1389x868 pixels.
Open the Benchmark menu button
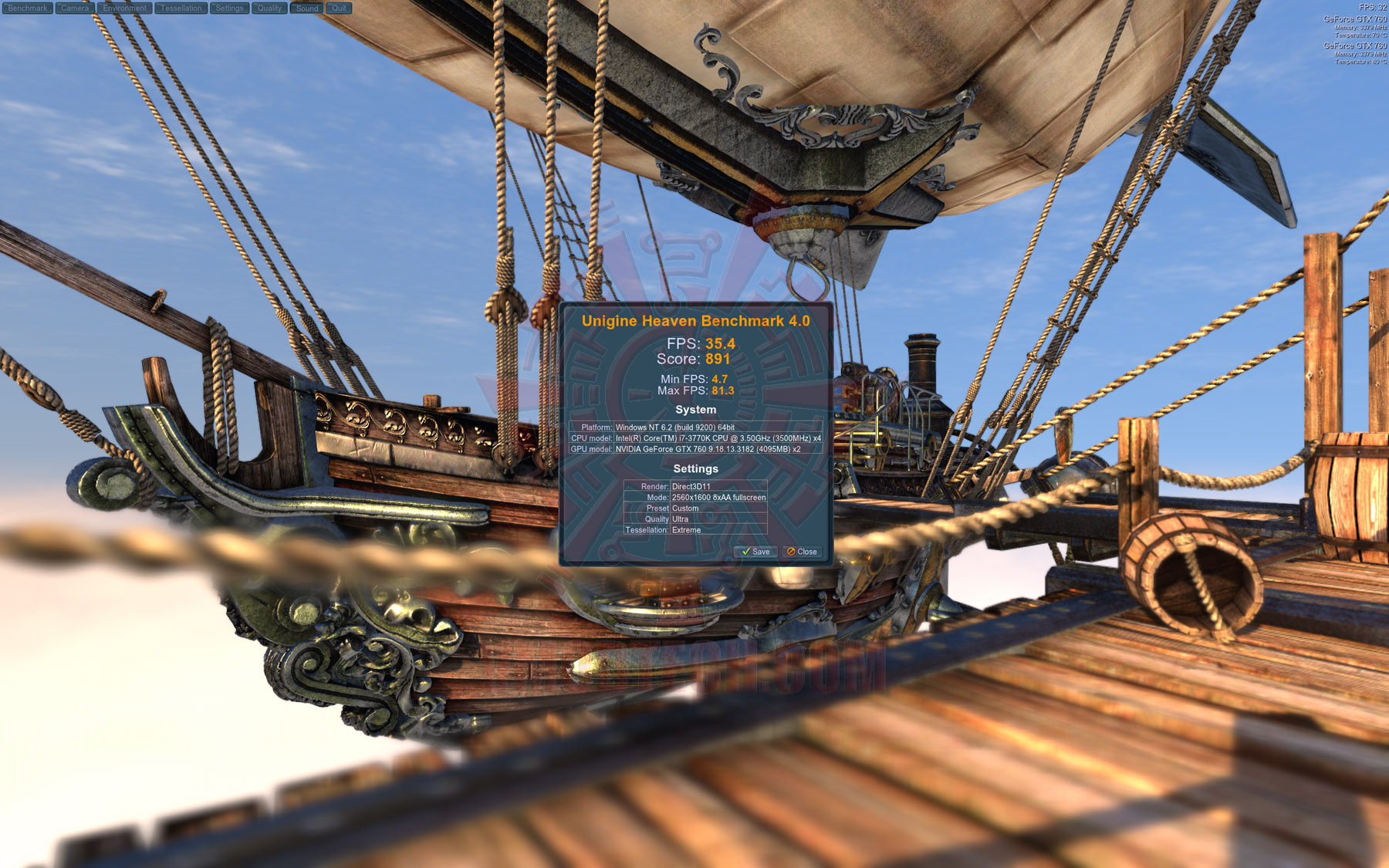pyautogui.click(x=28, y=8)
